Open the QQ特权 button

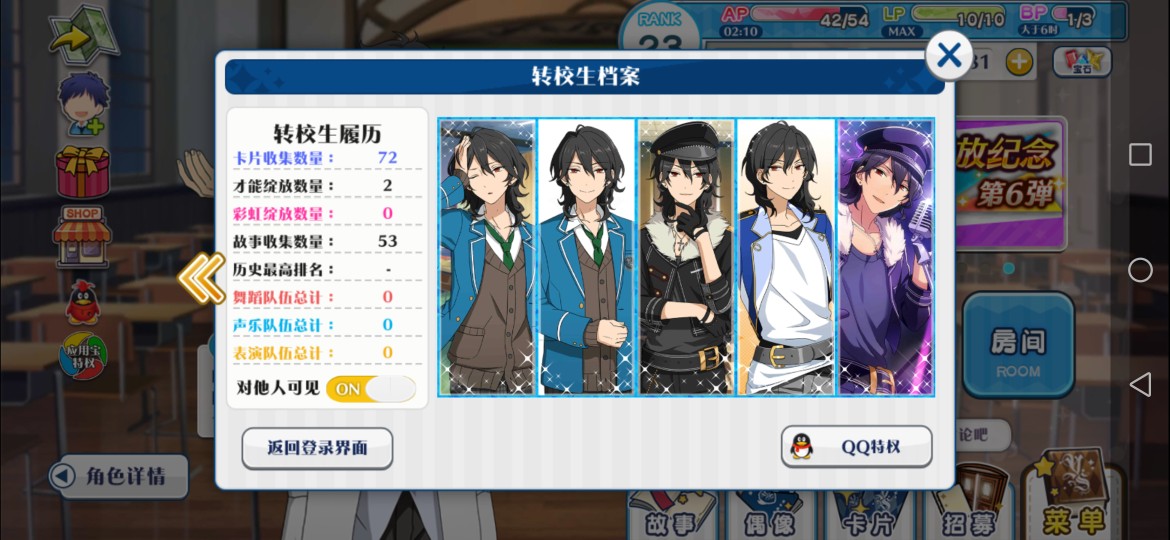pyautogui.click(x=856, y=447)
